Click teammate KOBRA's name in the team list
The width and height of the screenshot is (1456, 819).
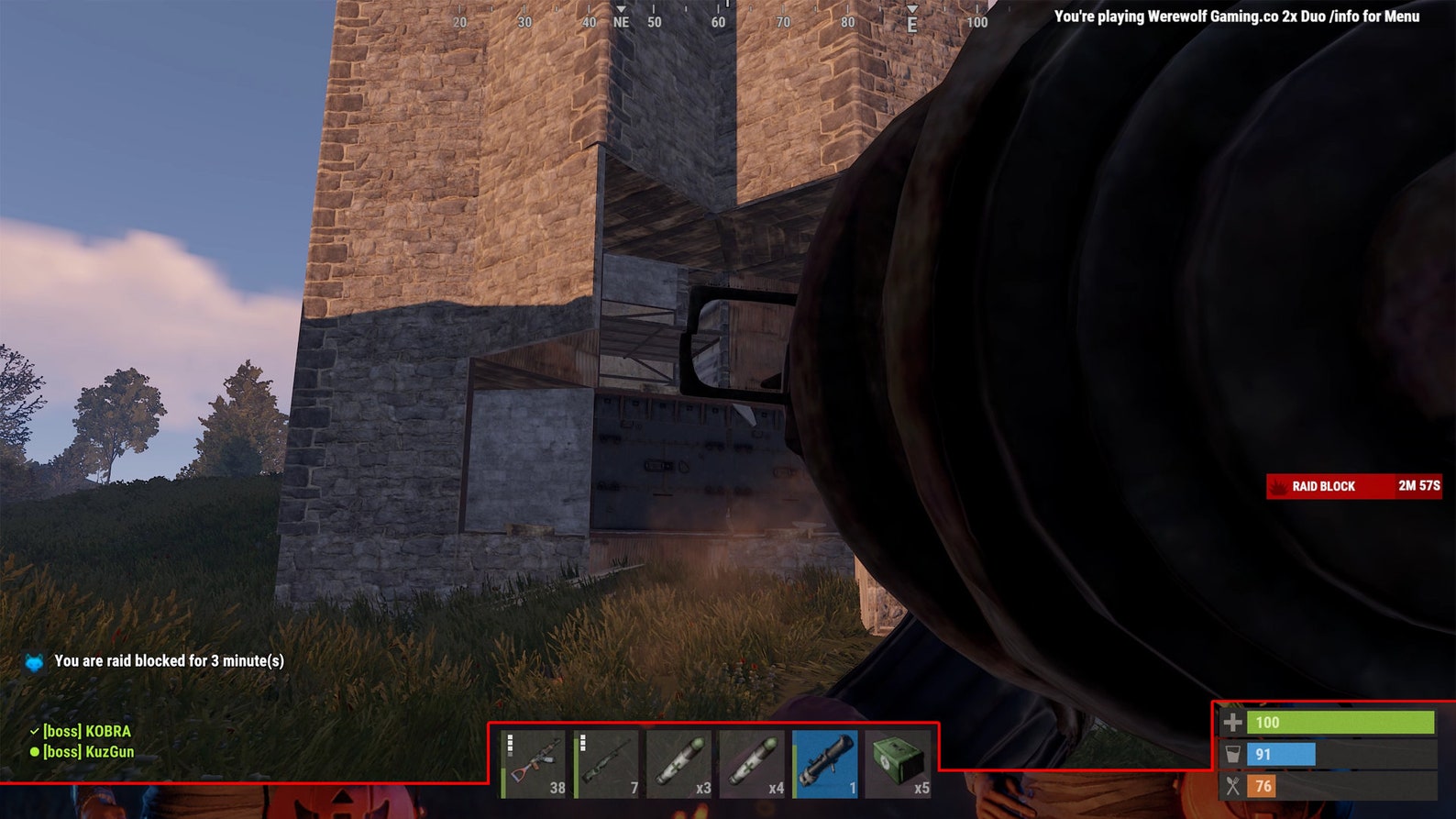(x=87, y=733)
